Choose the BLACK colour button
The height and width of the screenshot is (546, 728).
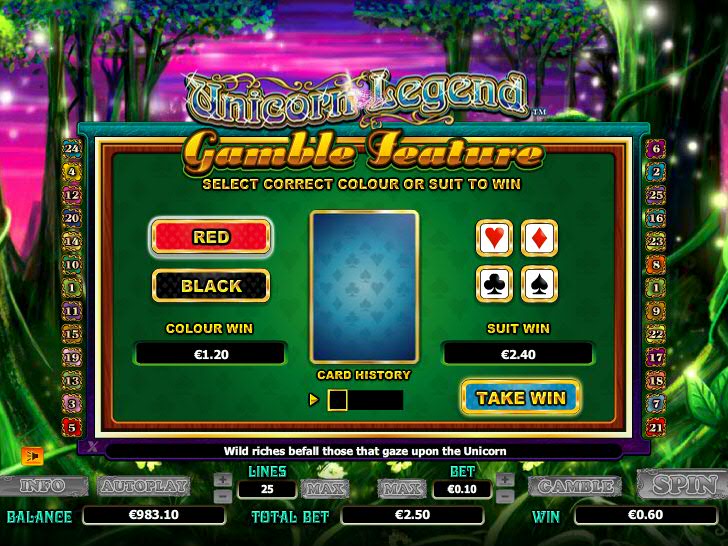point(211,286)
